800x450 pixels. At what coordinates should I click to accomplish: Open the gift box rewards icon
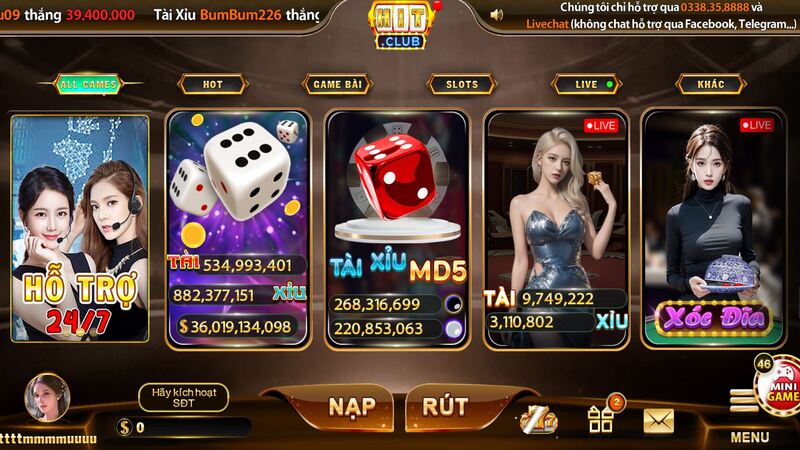(x=601, y=419)
